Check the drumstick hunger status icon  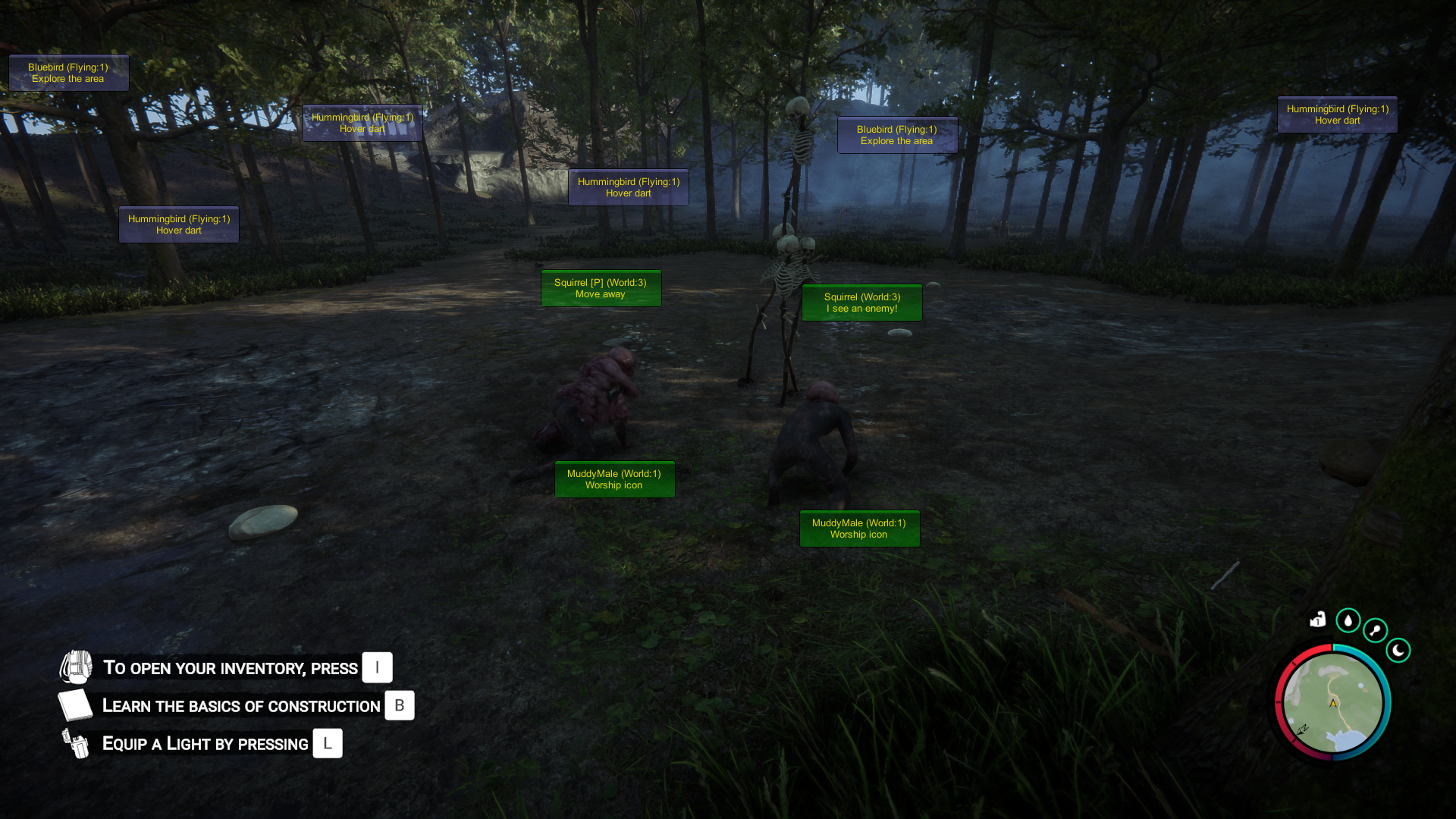(1375, 630)
